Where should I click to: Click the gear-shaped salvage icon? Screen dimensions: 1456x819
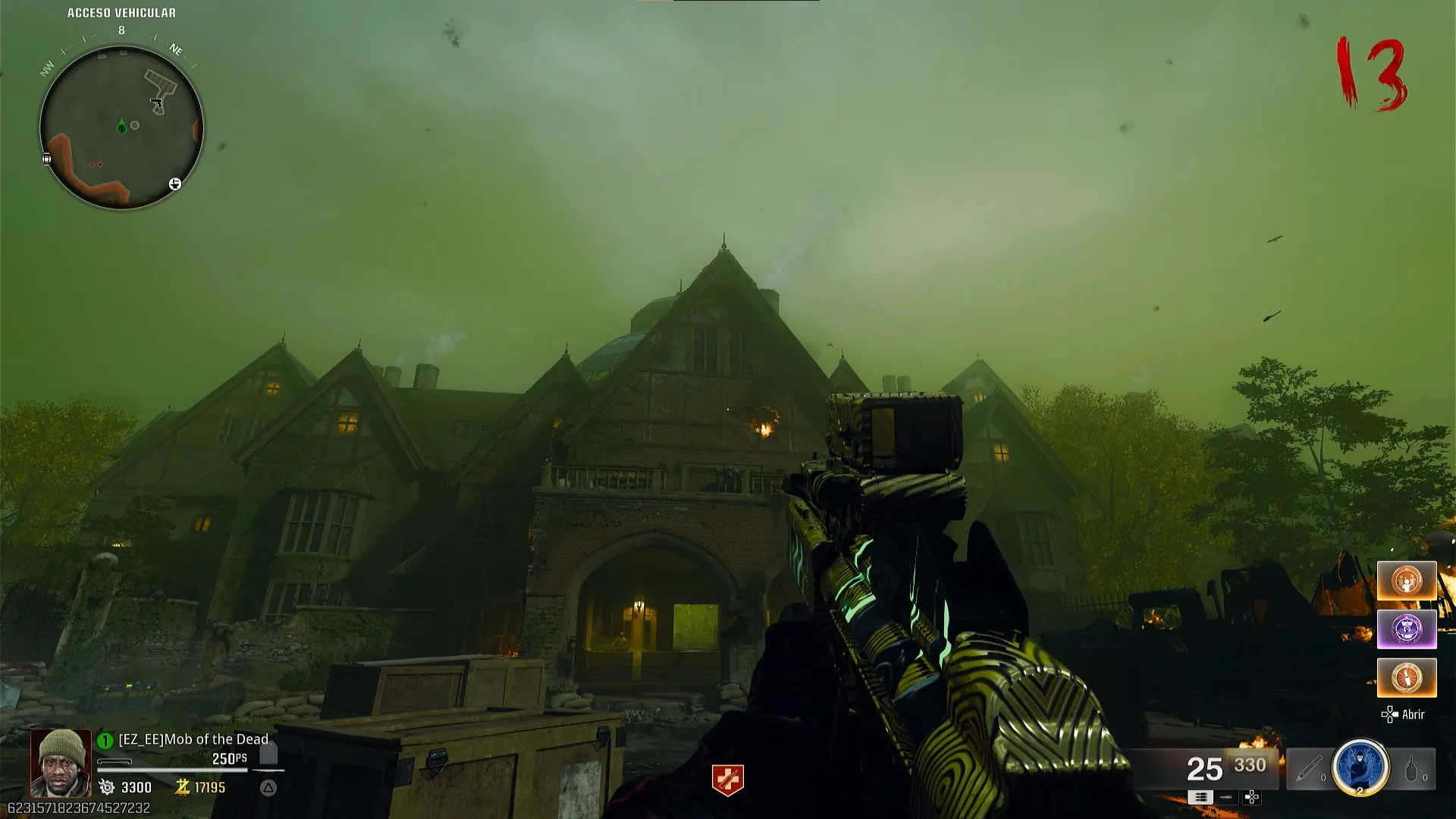[107, 787]
